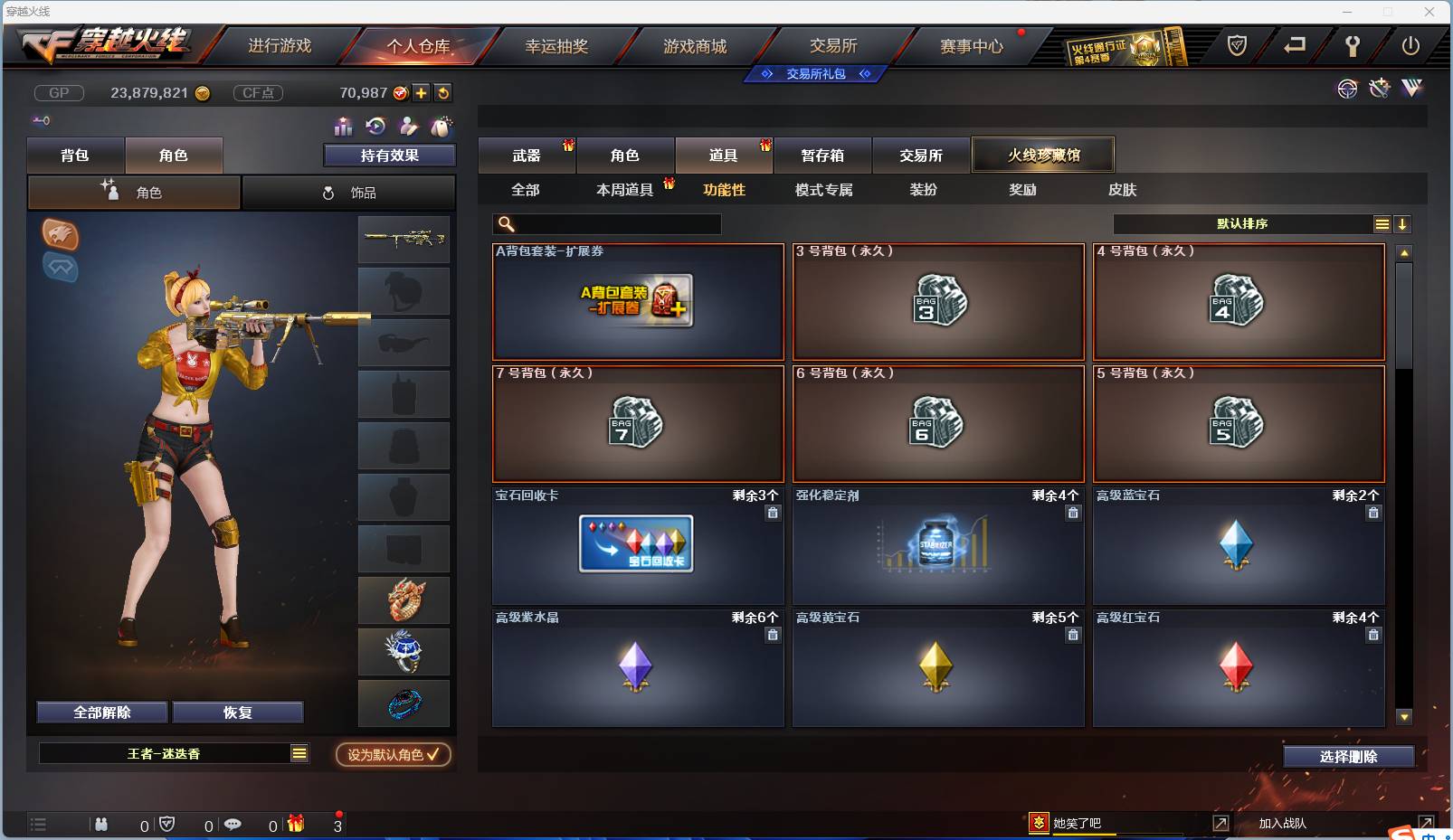Screen dimensions: 1453x840
Task: Select the mouse-shaped decoration icon near 持有效果
Action: pyautogui.click(x=442, y=127)
